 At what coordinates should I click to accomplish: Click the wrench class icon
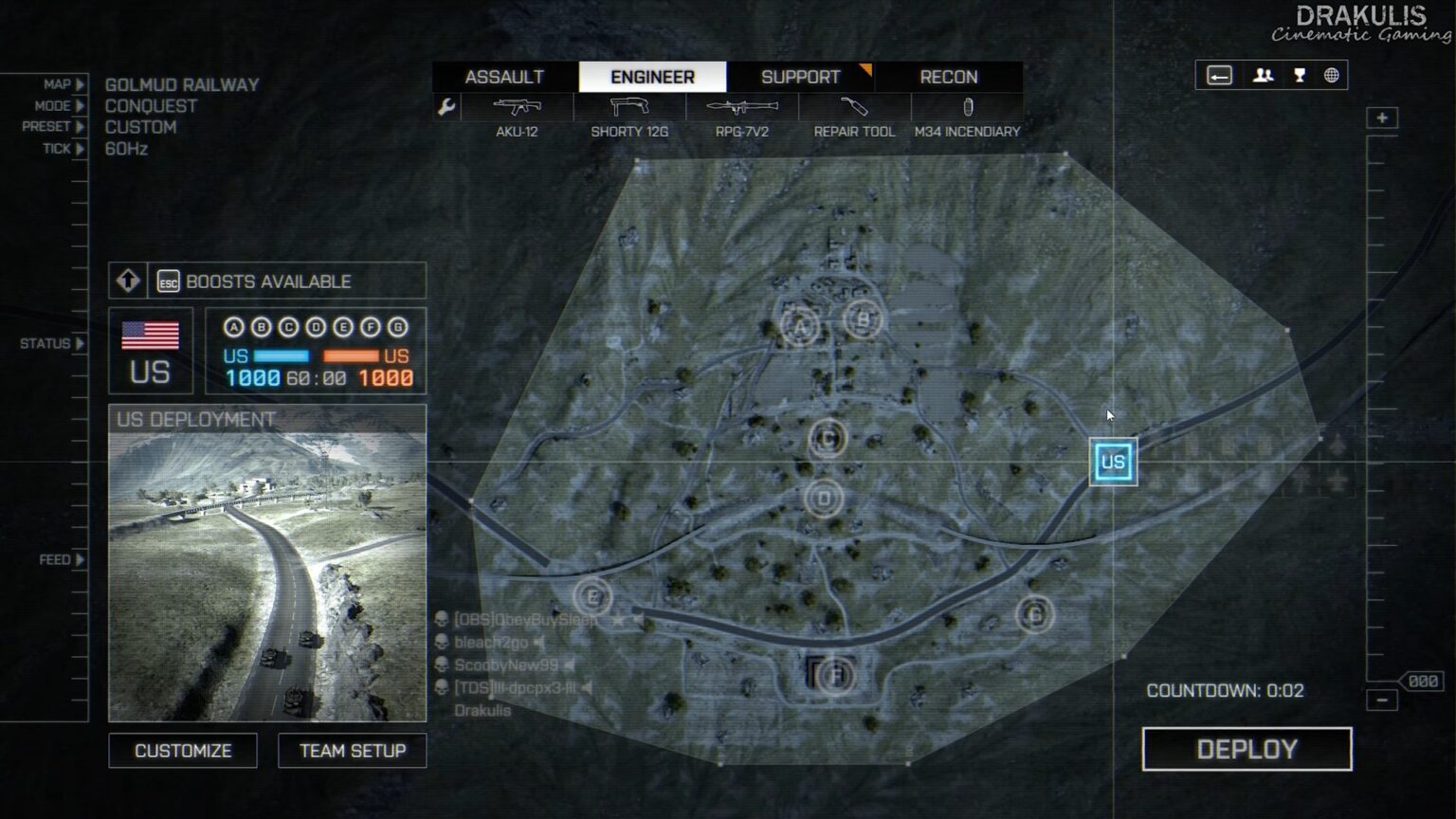pos(446,107)
